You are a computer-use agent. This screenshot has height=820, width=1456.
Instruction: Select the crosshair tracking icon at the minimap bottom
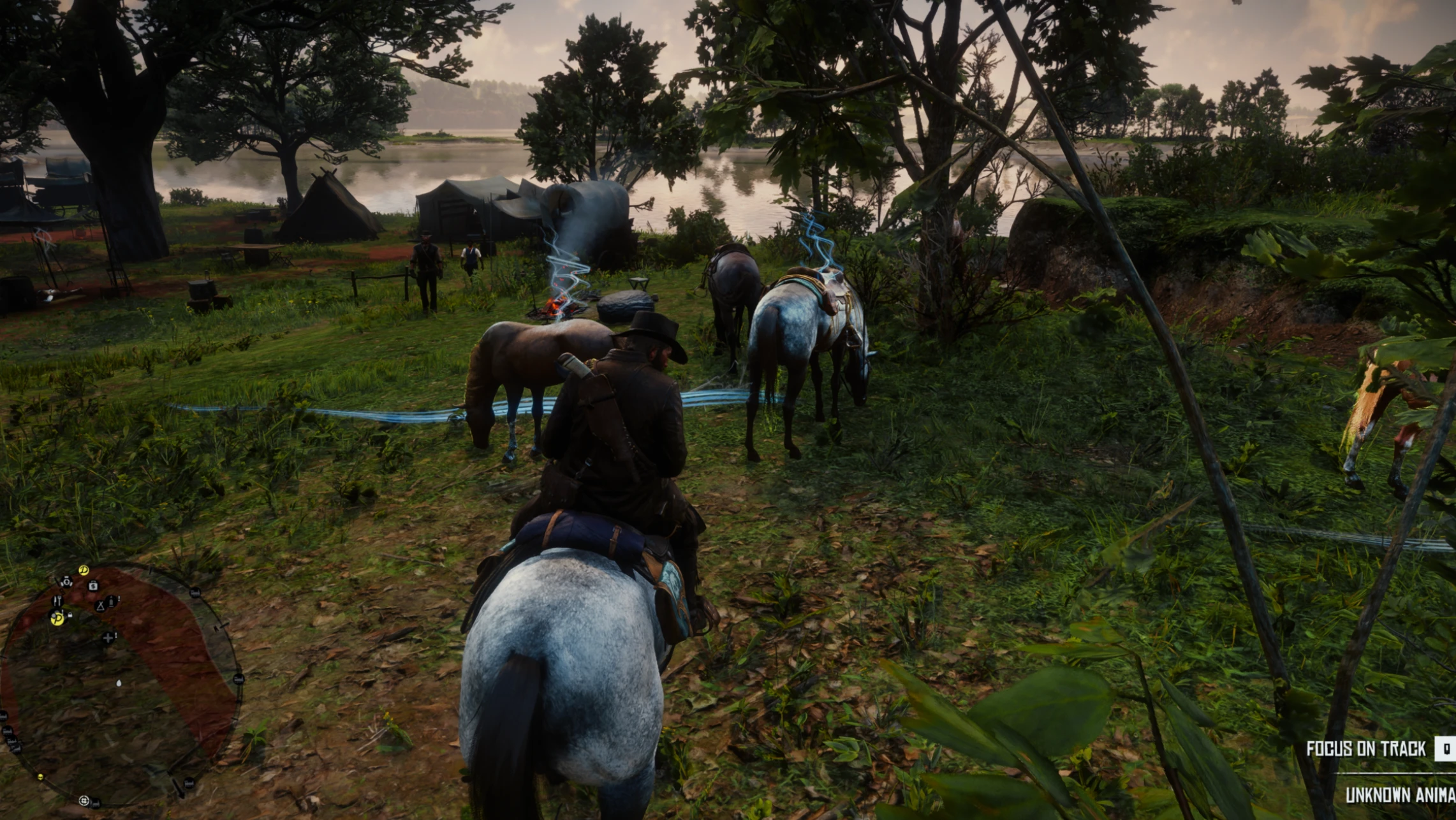tap(84, 800)
